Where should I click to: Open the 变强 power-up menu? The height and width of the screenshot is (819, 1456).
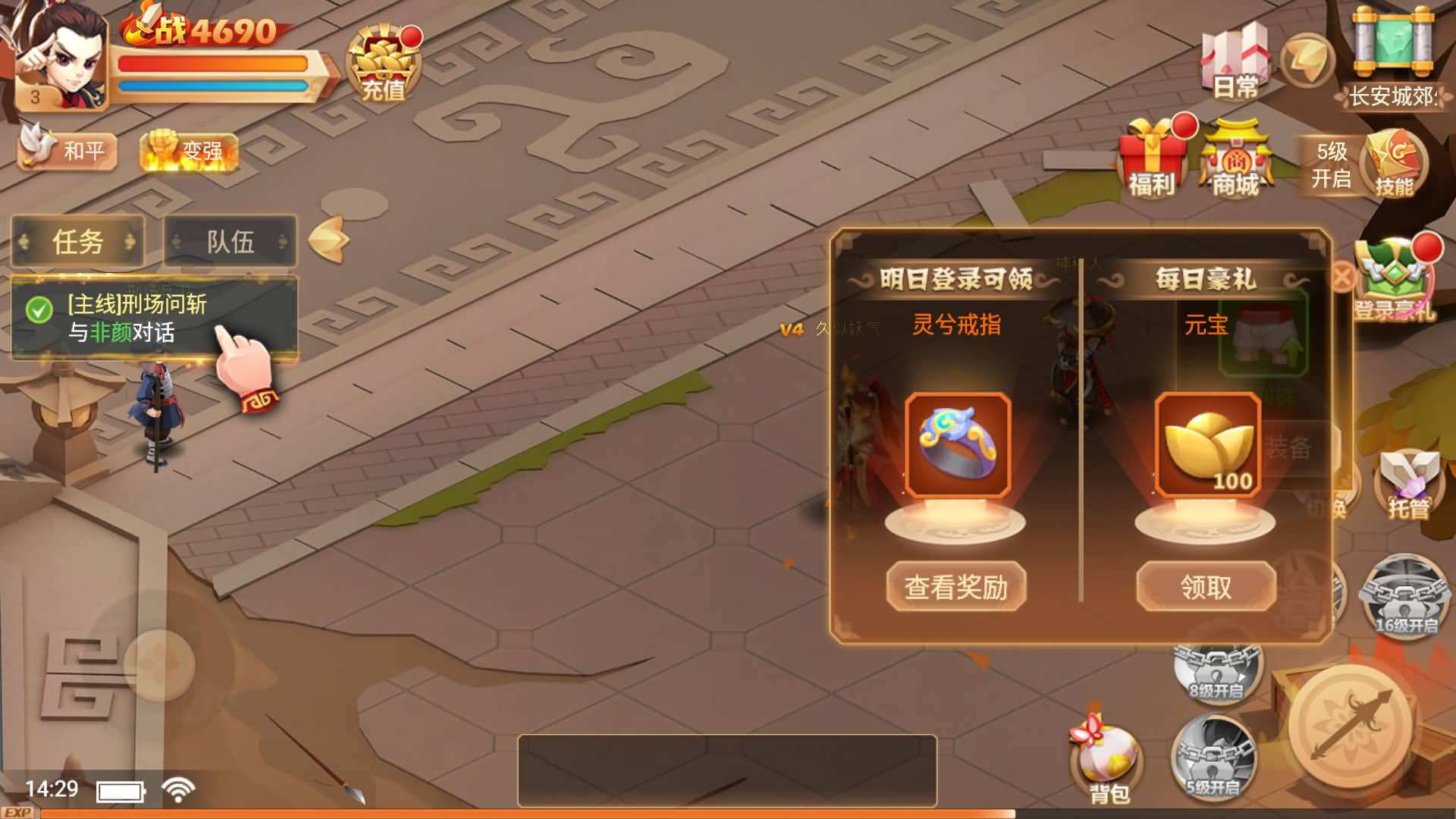[x=190, y=151]
